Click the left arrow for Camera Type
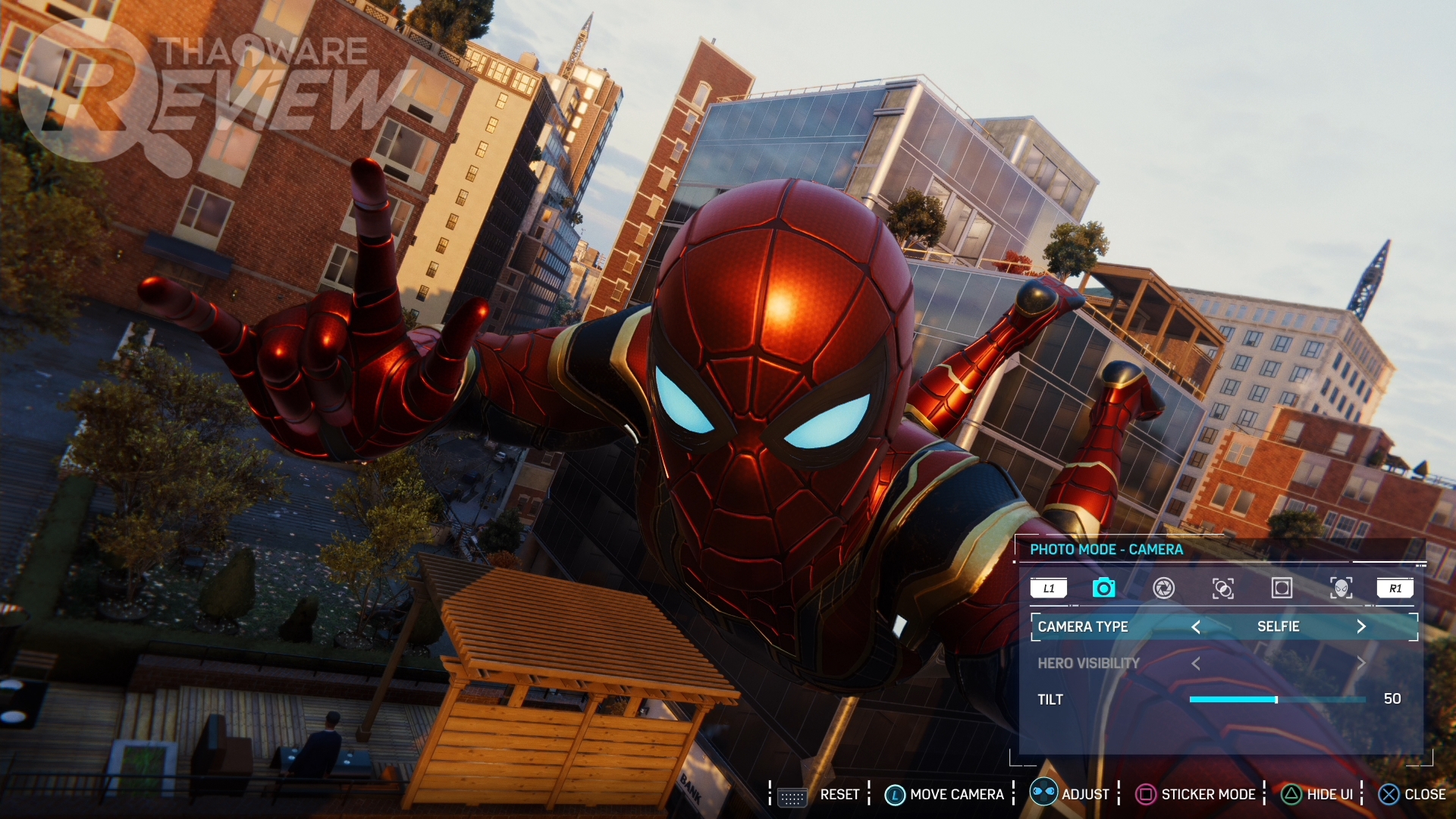 pos(1196,626)
